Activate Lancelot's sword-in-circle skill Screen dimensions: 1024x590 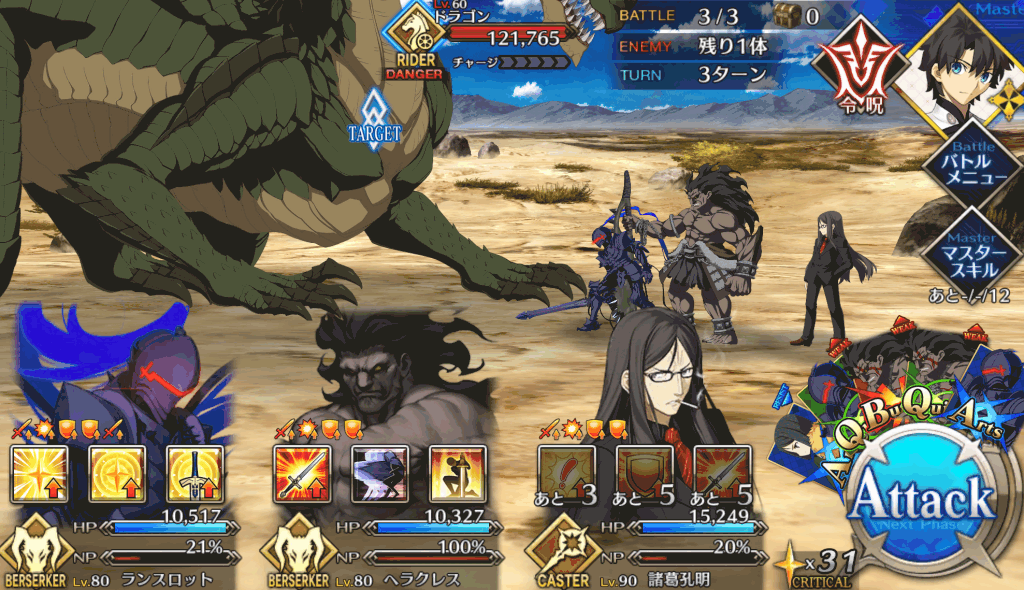point(196,474)
